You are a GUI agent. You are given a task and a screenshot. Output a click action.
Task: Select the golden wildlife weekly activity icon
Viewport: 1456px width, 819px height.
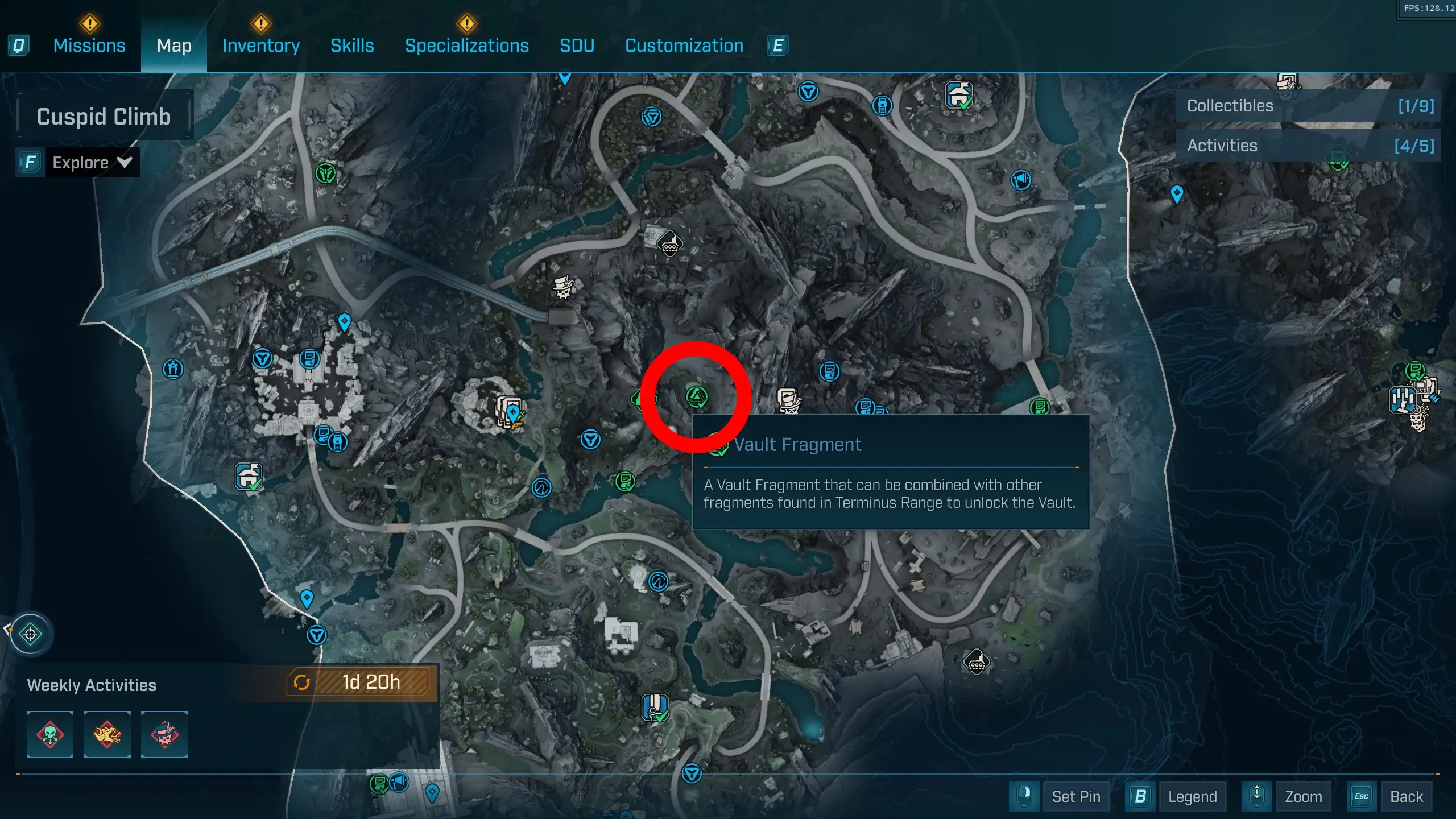(107, 735)
